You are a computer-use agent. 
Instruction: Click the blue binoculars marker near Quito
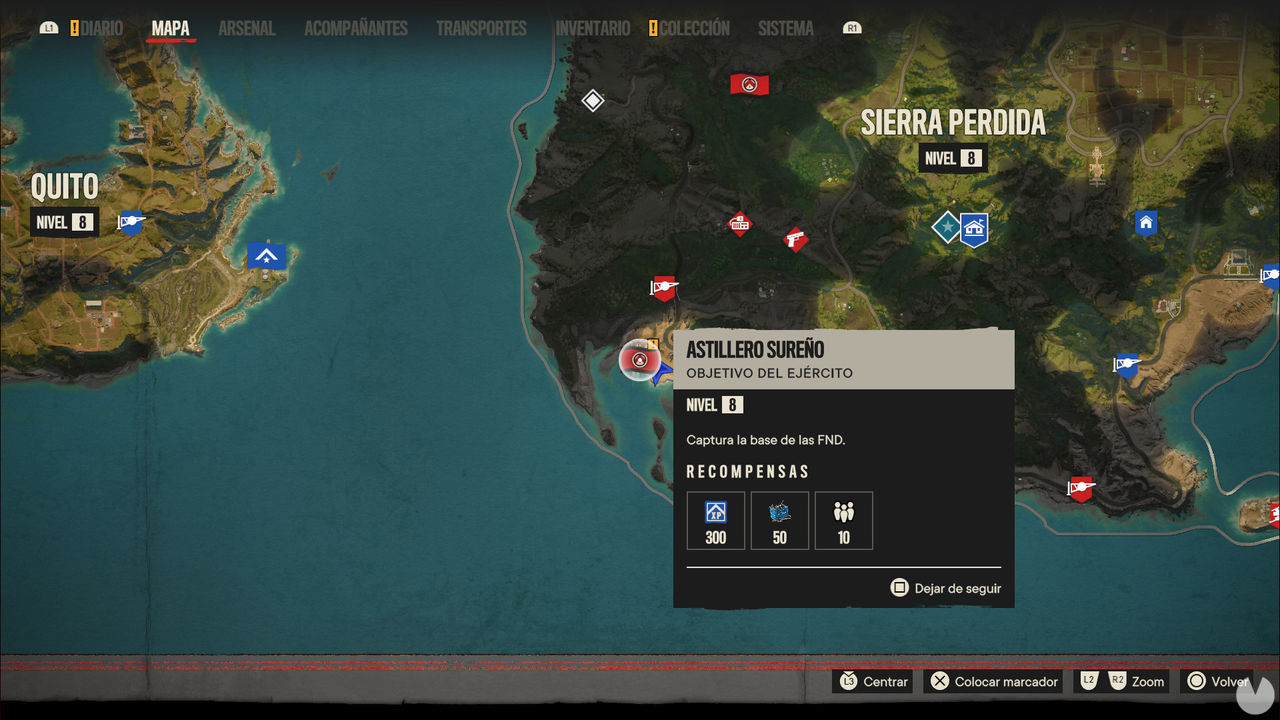point(131,223)
